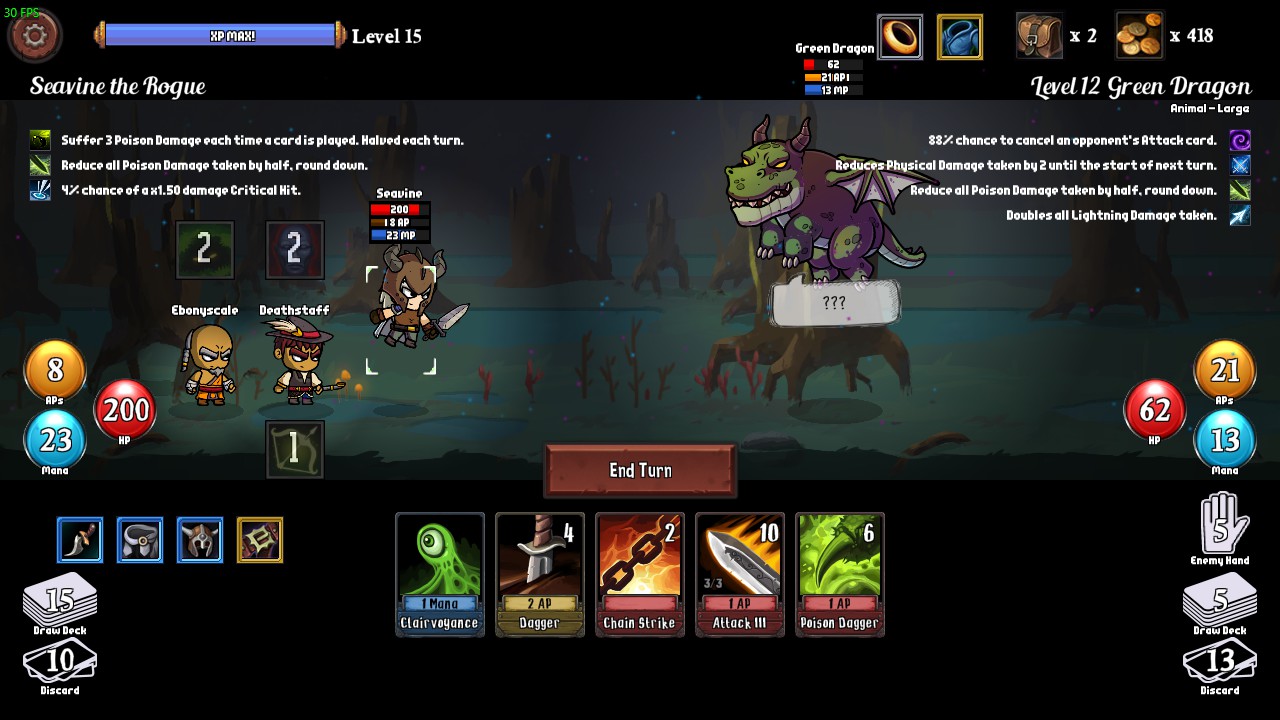Screen dimensions: 1280x720
Task: Open the Discard pile of 10 cards
Action: (x=60, y=661)
